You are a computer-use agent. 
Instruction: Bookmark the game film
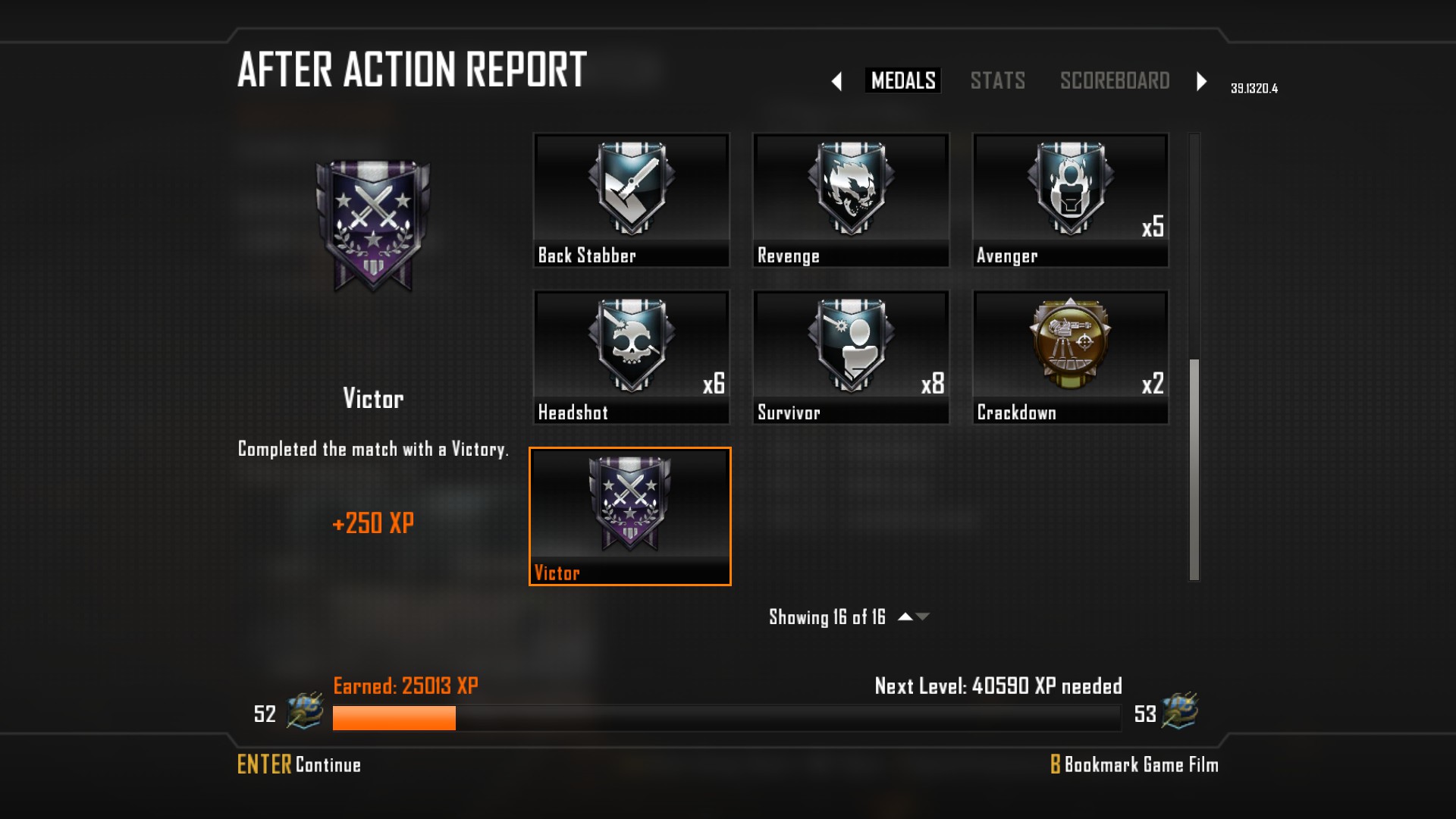click(1134, 764)
